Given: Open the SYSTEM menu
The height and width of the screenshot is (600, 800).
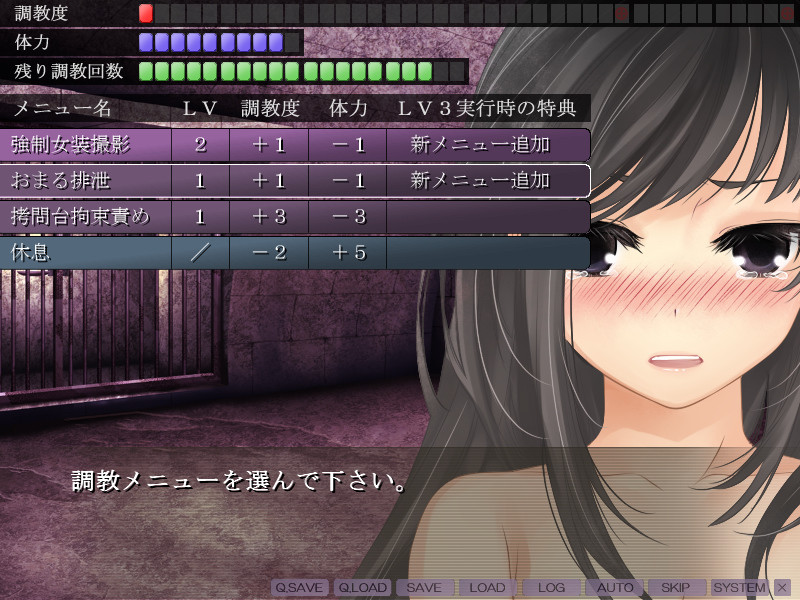Looking at the screenshot, I should click(x=740, y=588).
